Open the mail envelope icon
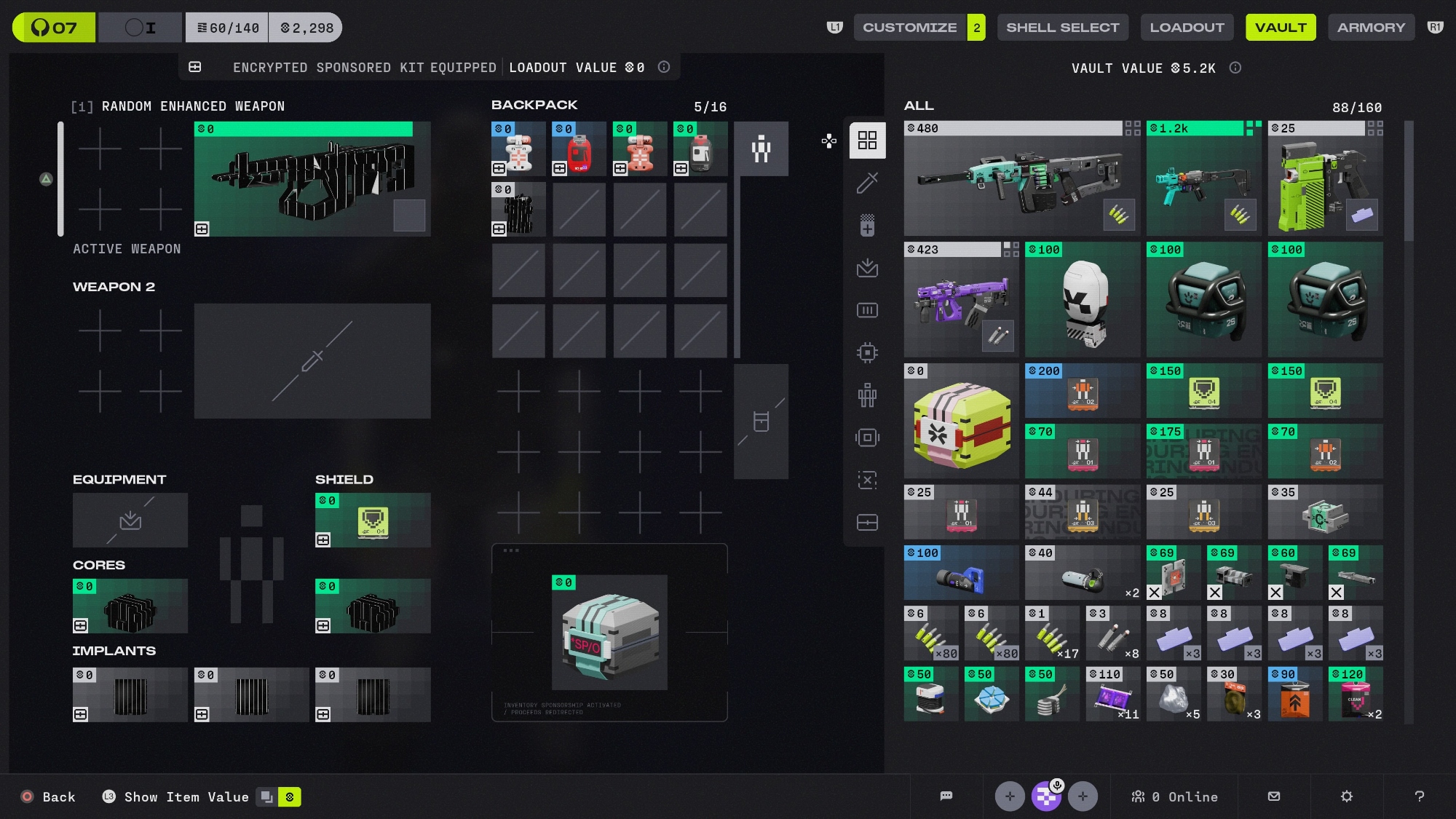 pos(1273,796)
